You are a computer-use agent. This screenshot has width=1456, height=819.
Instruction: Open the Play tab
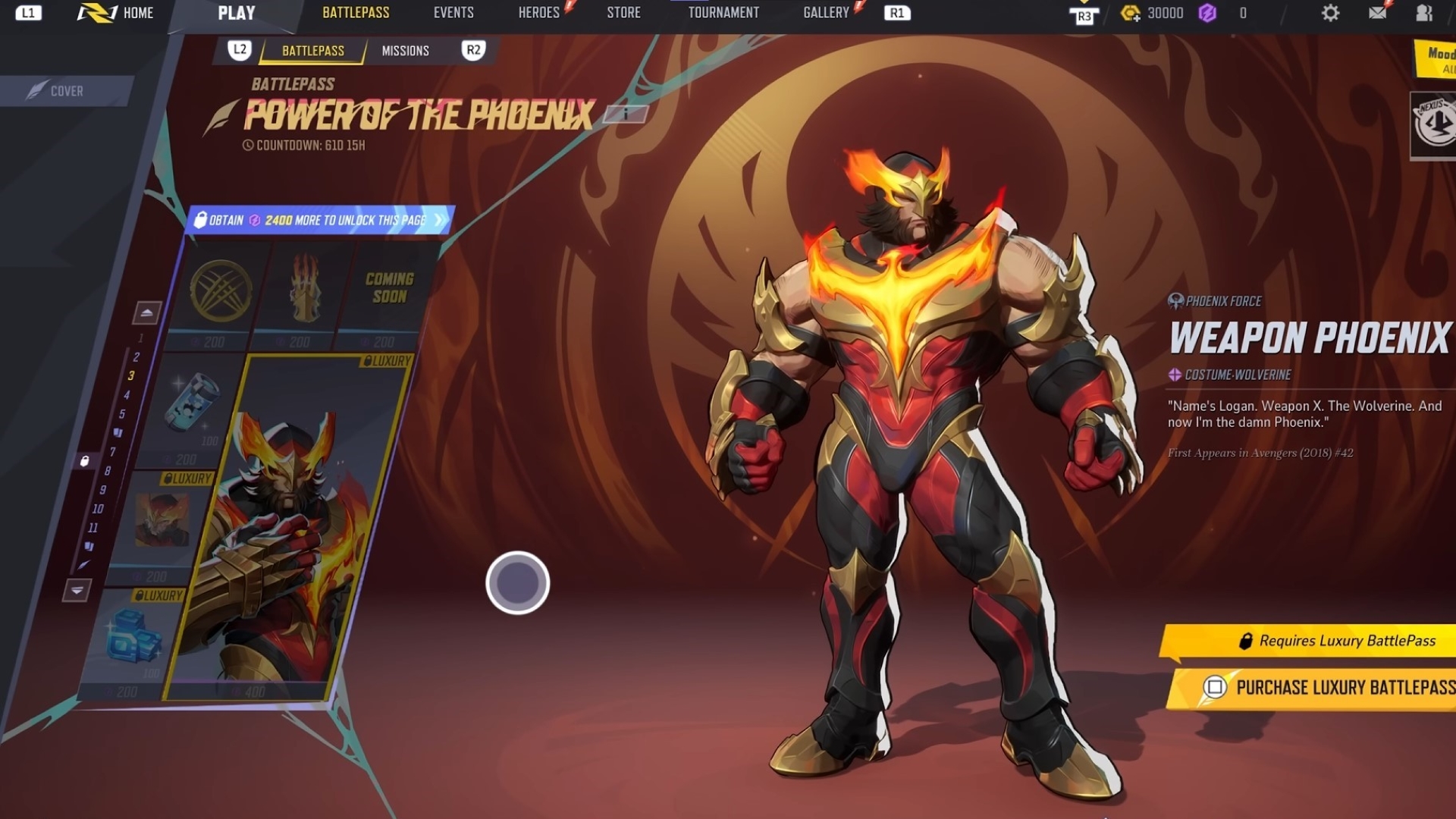(x=236, y=13)
